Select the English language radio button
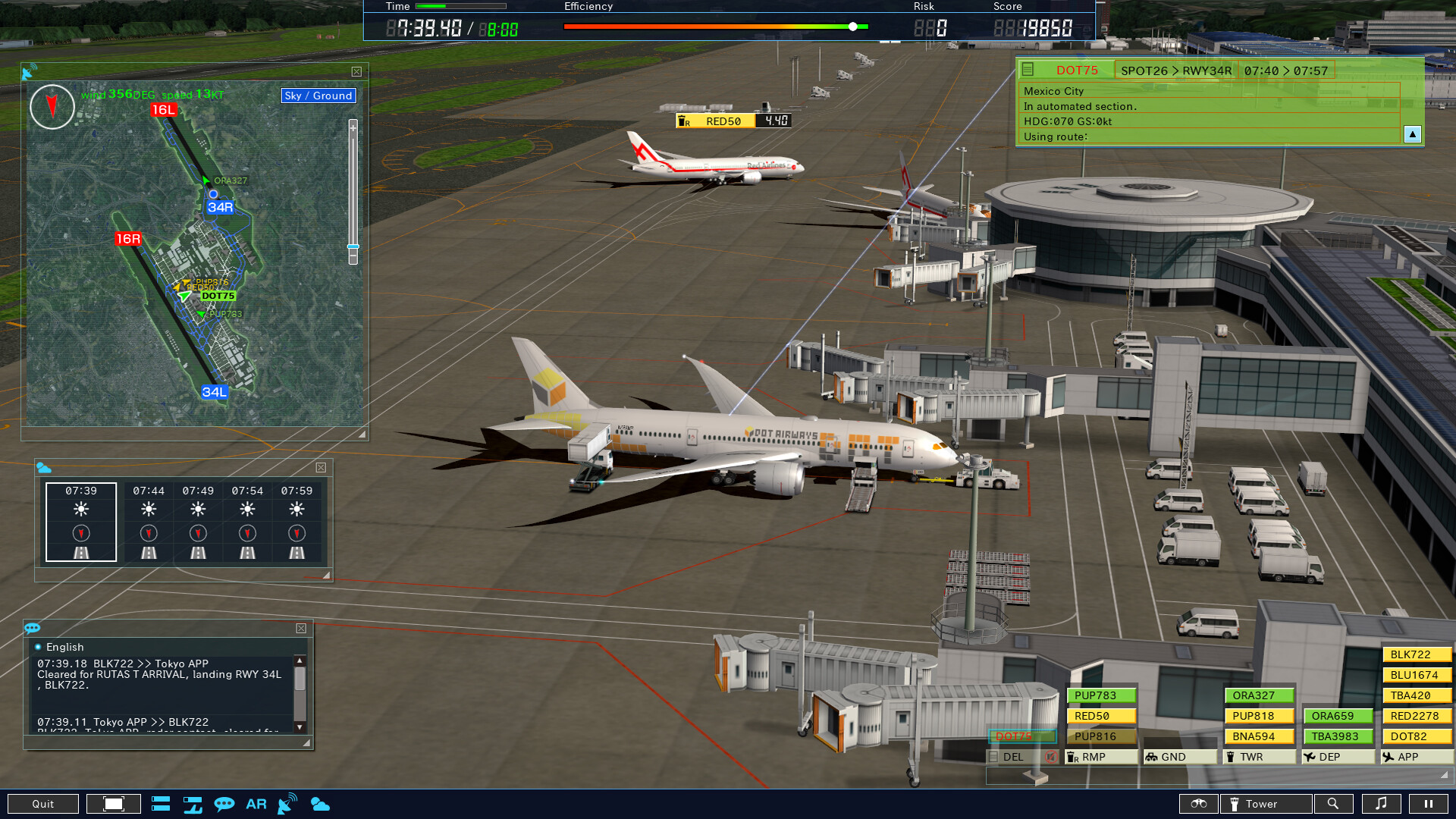 38,646
